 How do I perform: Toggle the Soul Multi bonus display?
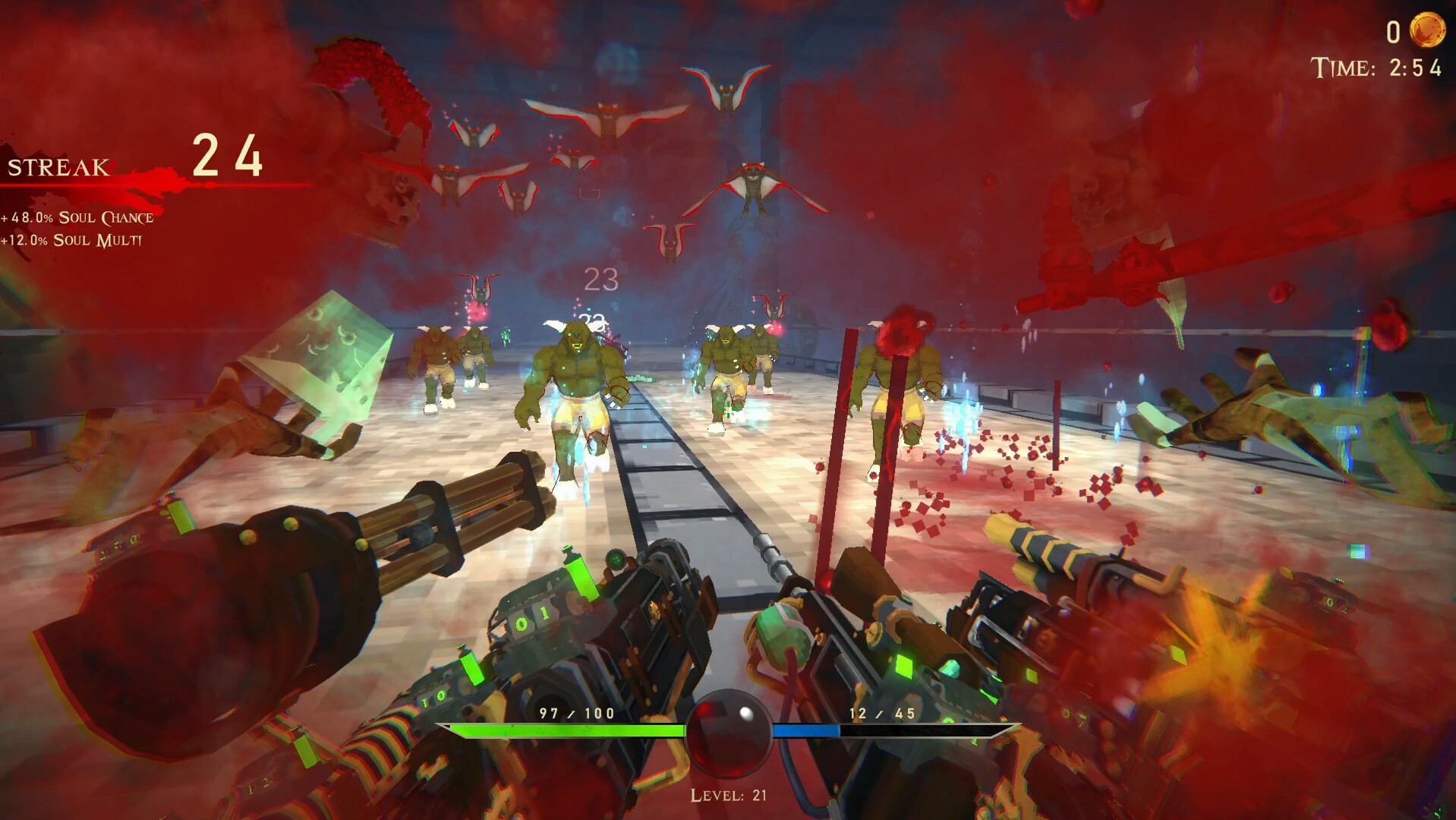coord(72,241)
